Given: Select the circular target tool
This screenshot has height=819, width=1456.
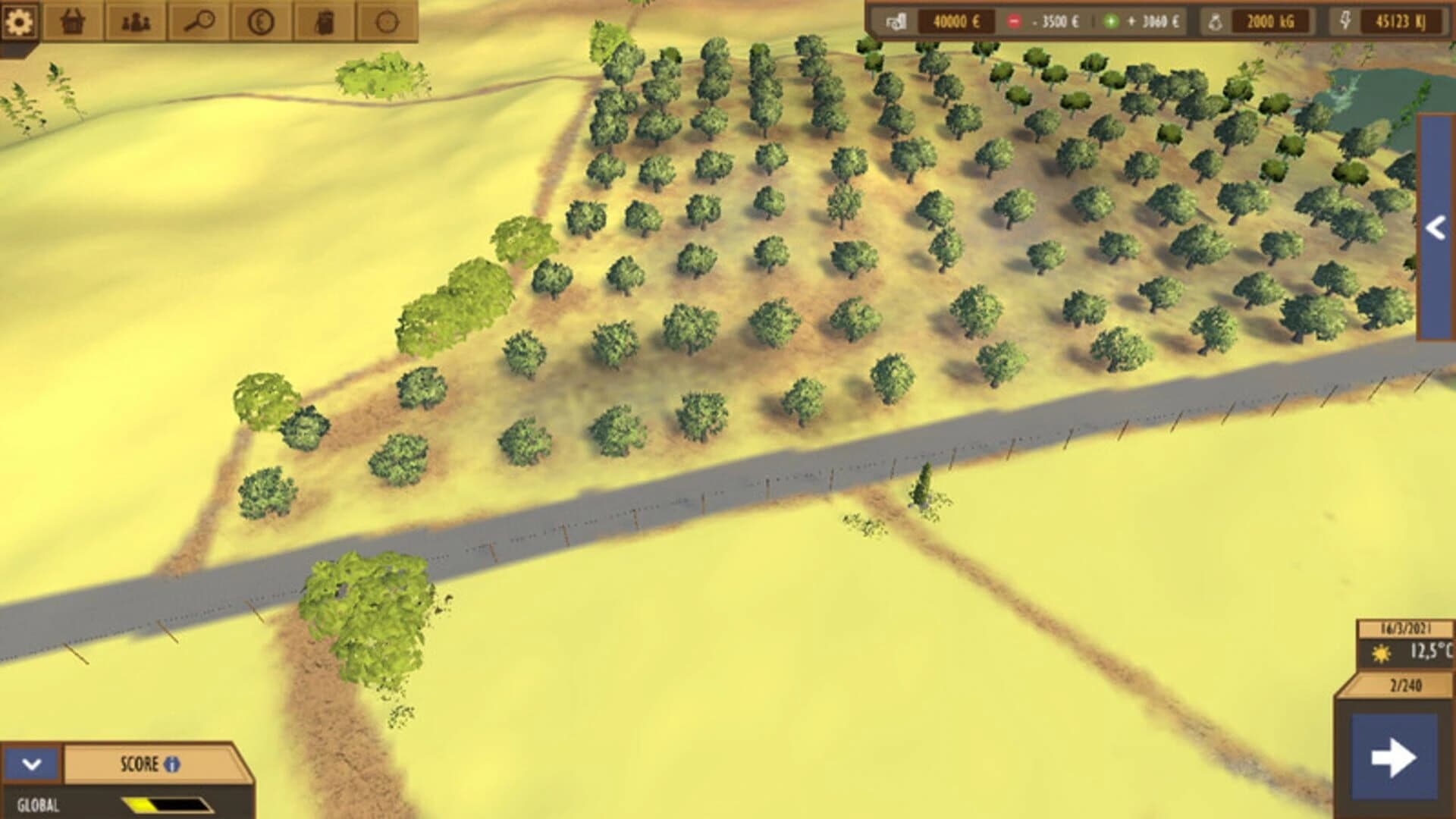Looking at the screenshot, I should pyautogui.click(x=387, y=22).
